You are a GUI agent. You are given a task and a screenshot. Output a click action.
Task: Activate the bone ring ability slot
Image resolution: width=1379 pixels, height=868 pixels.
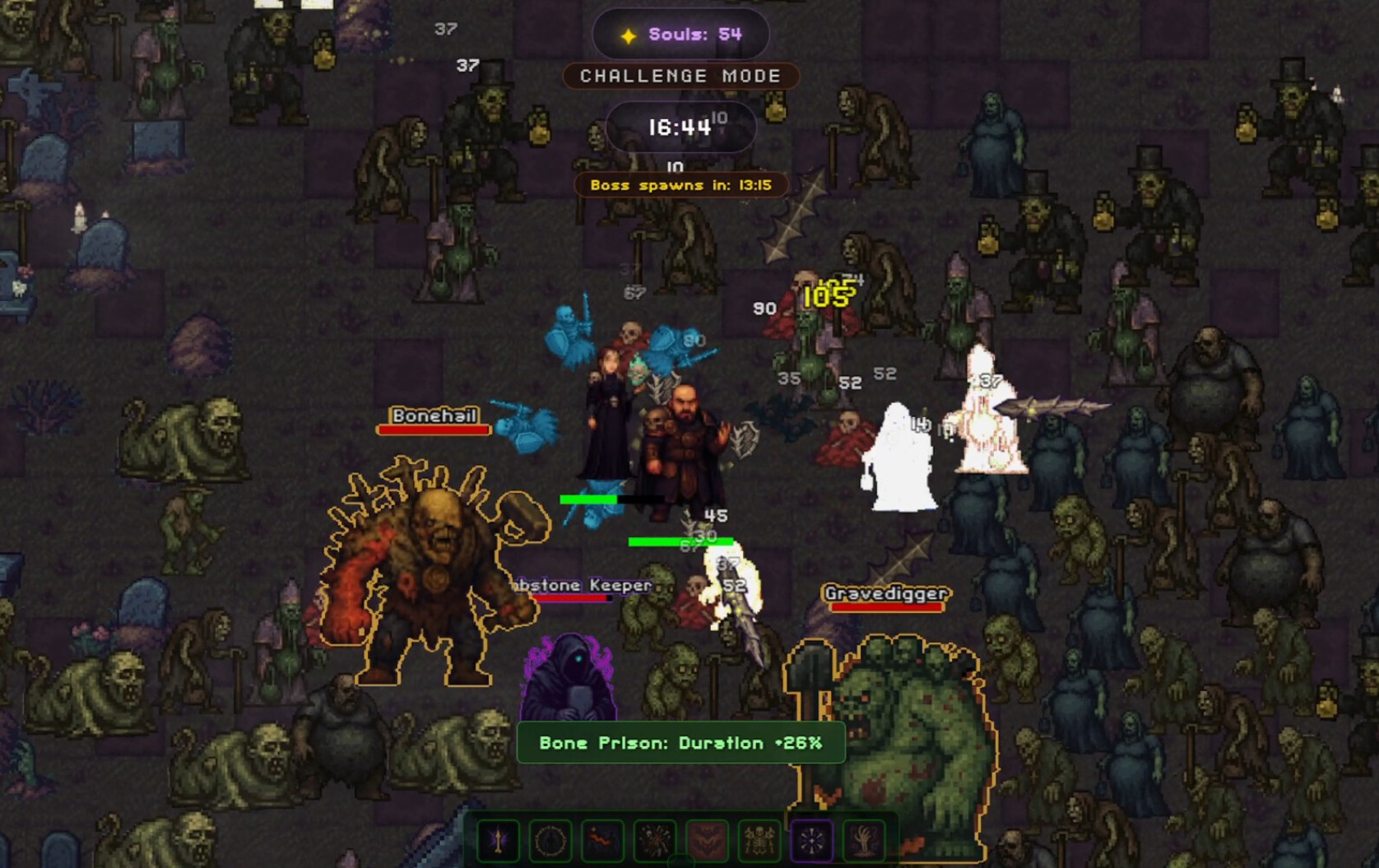coord(550,841)
